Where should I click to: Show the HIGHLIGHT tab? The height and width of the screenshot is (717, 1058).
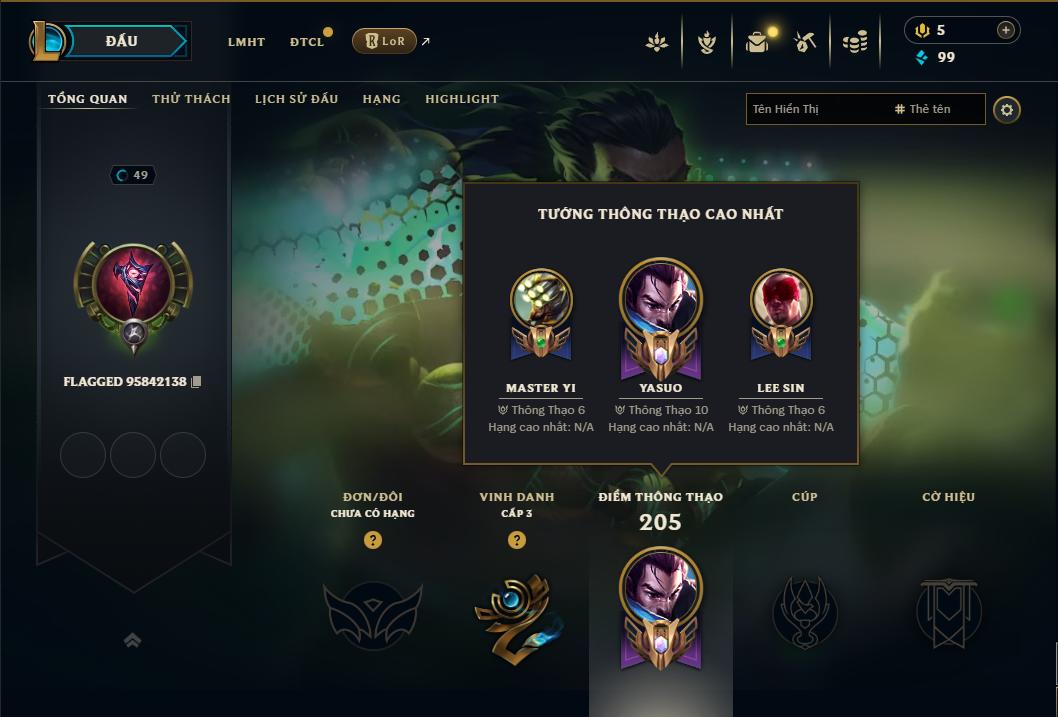pos(462,99)
